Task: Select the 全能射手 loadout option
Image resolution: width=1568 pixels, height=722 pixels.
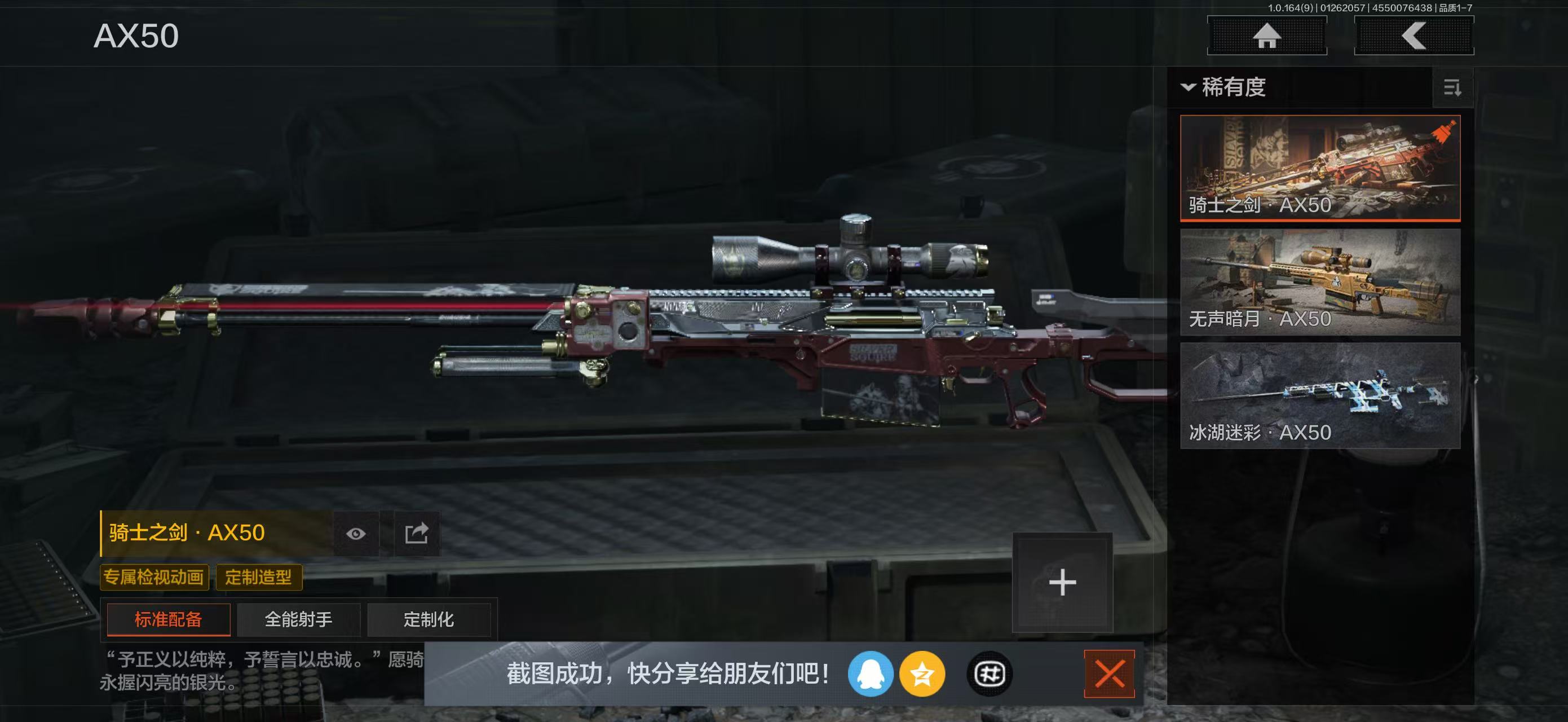Action: pyautogui.click(x=298, y=619)
